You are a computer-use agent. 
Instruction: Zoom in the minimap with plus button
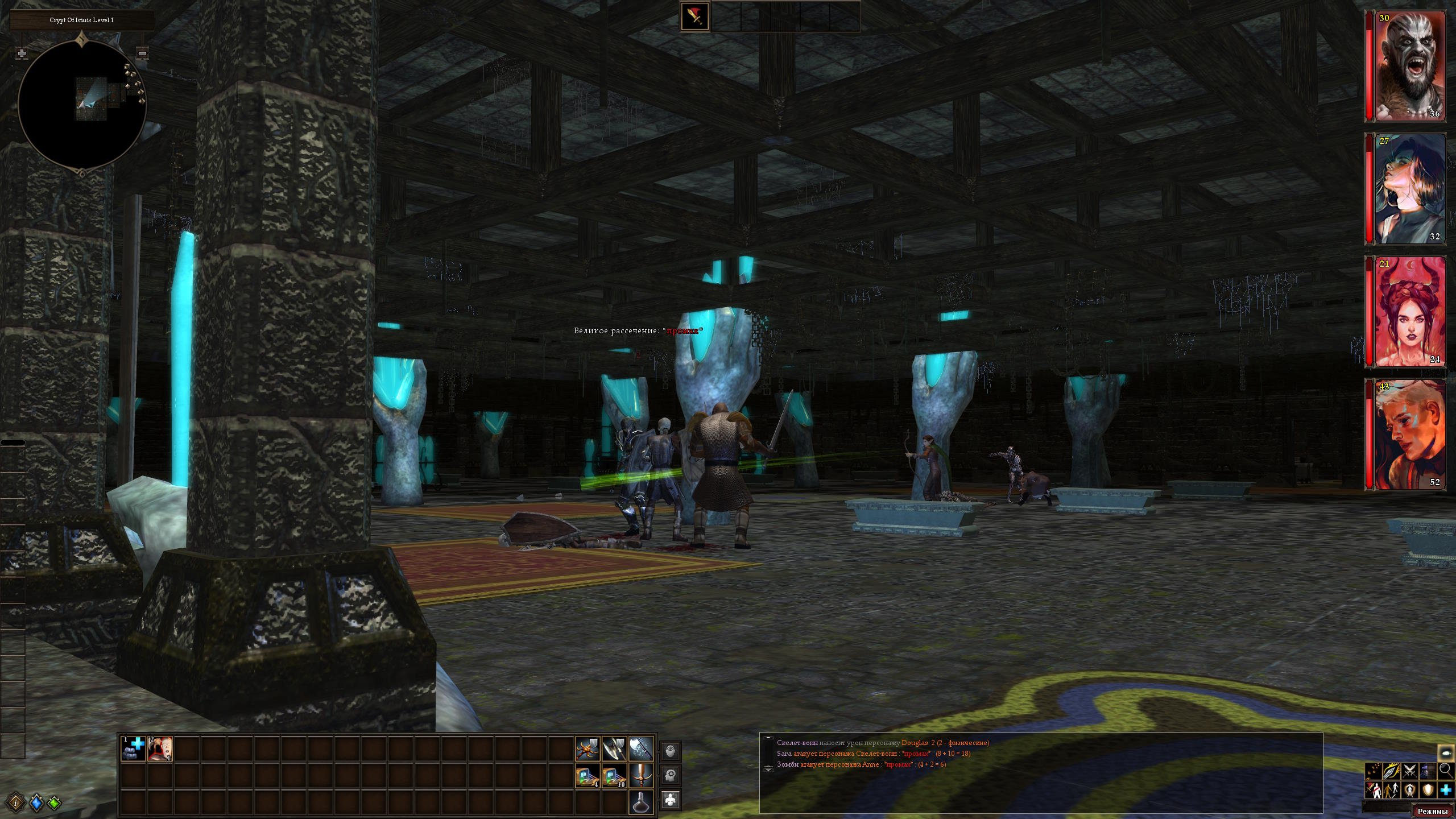click(x=22, y=53)
